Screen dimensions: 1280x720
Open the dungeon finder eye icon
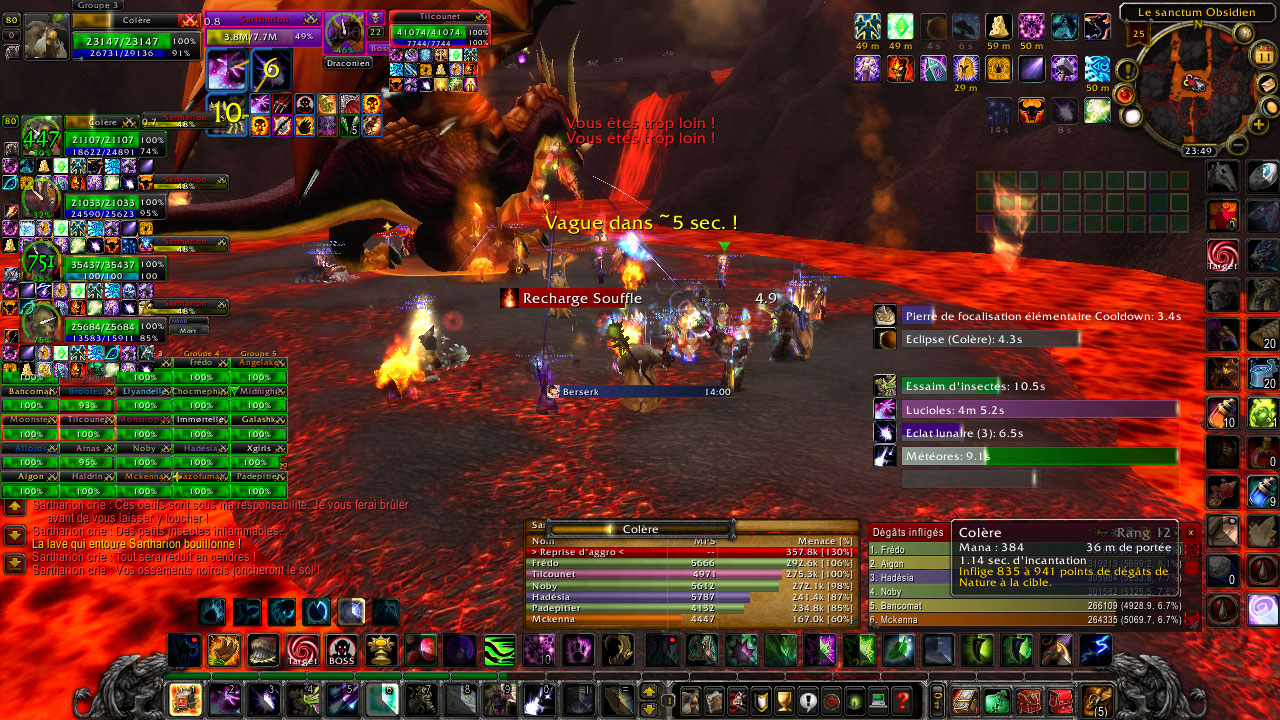[x=853, y=698]
